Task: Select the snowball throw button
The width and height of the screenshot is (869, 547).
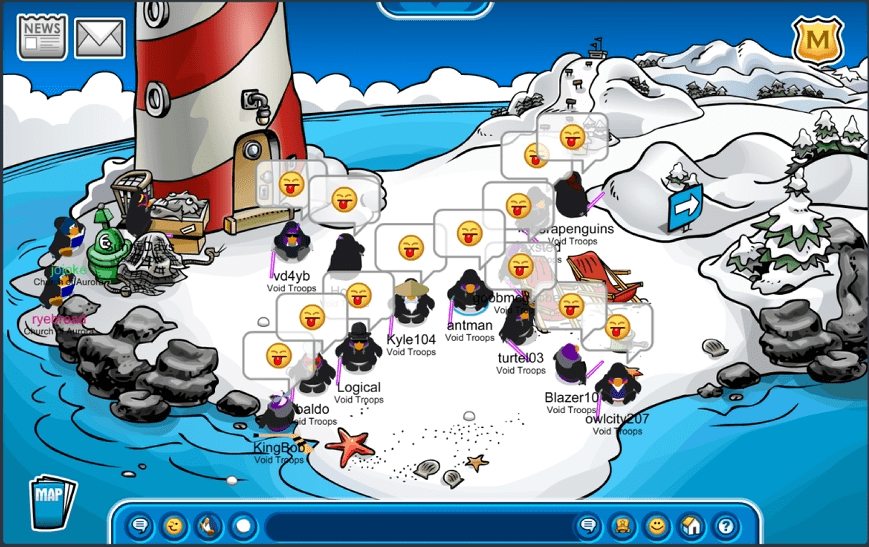Action: tap(242, 525)
